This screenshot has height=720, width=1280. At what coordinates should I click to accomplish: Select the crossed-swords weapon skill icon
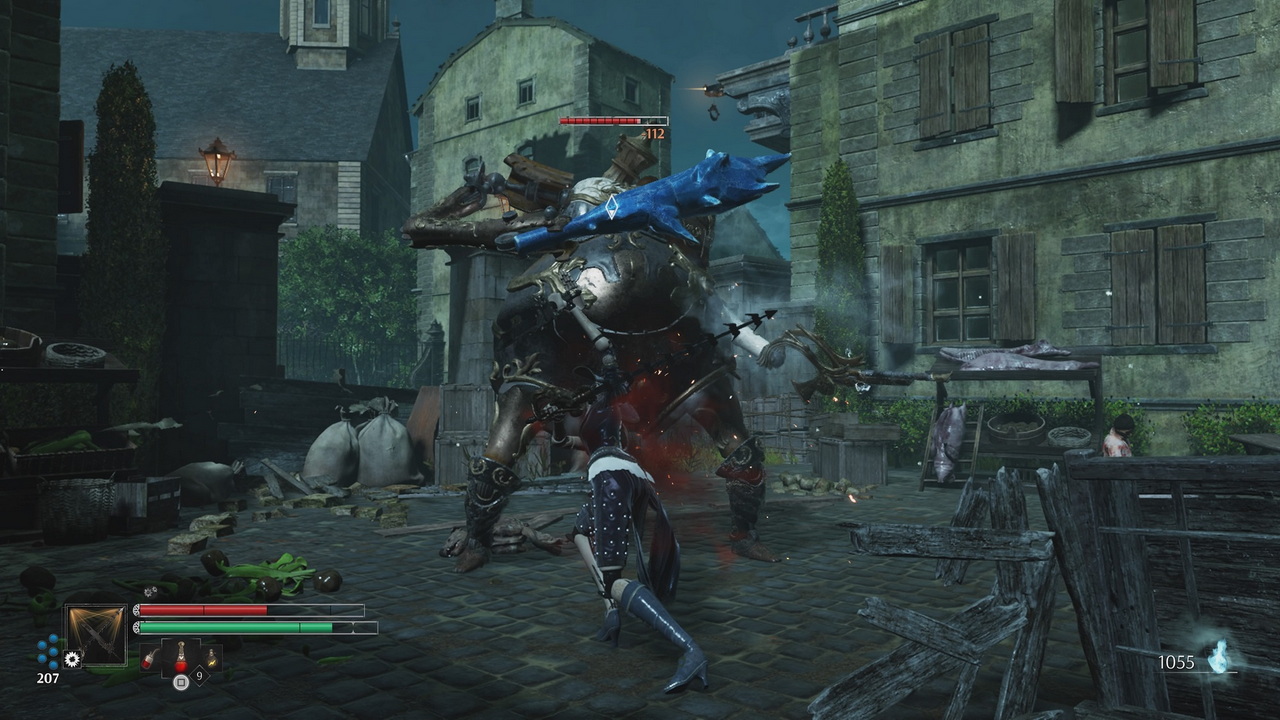pyautogui.click(x=96, y=634)
